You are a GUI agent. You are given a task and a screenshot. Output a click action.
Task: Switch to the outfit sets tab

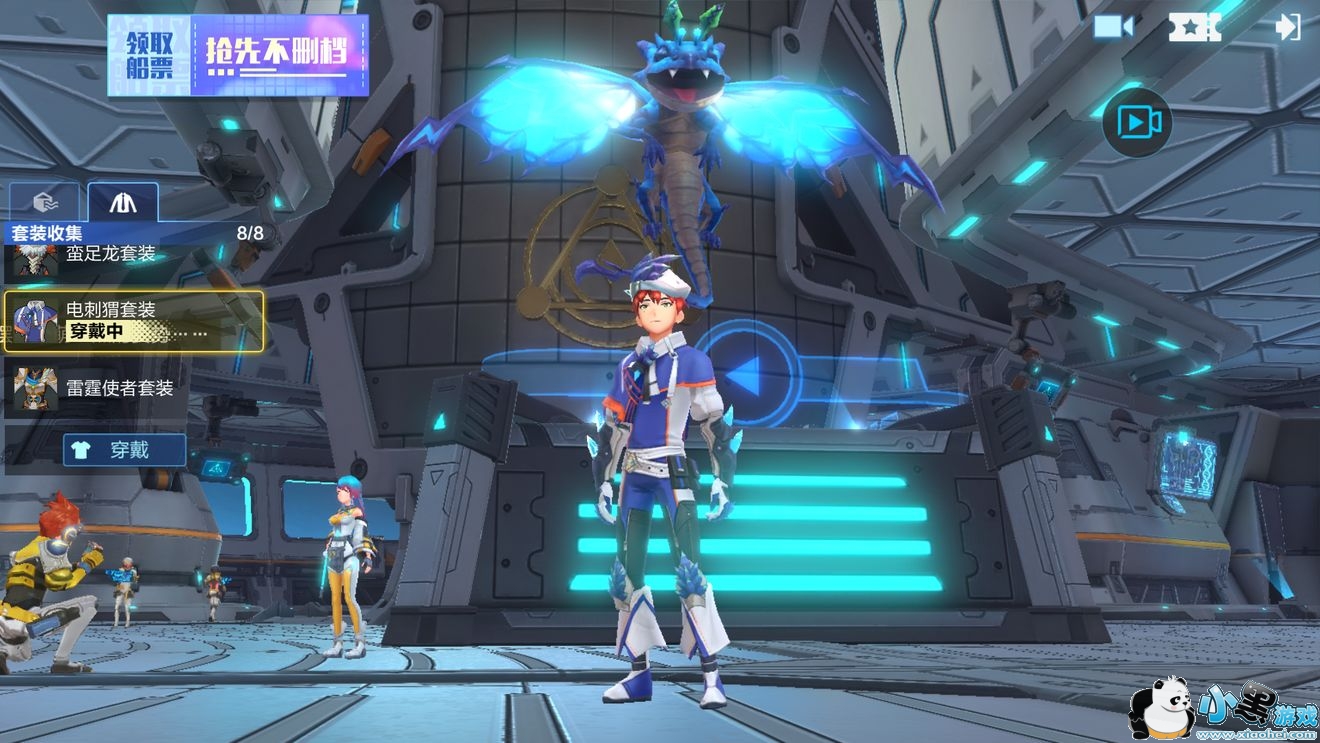(x=122, y=202)
